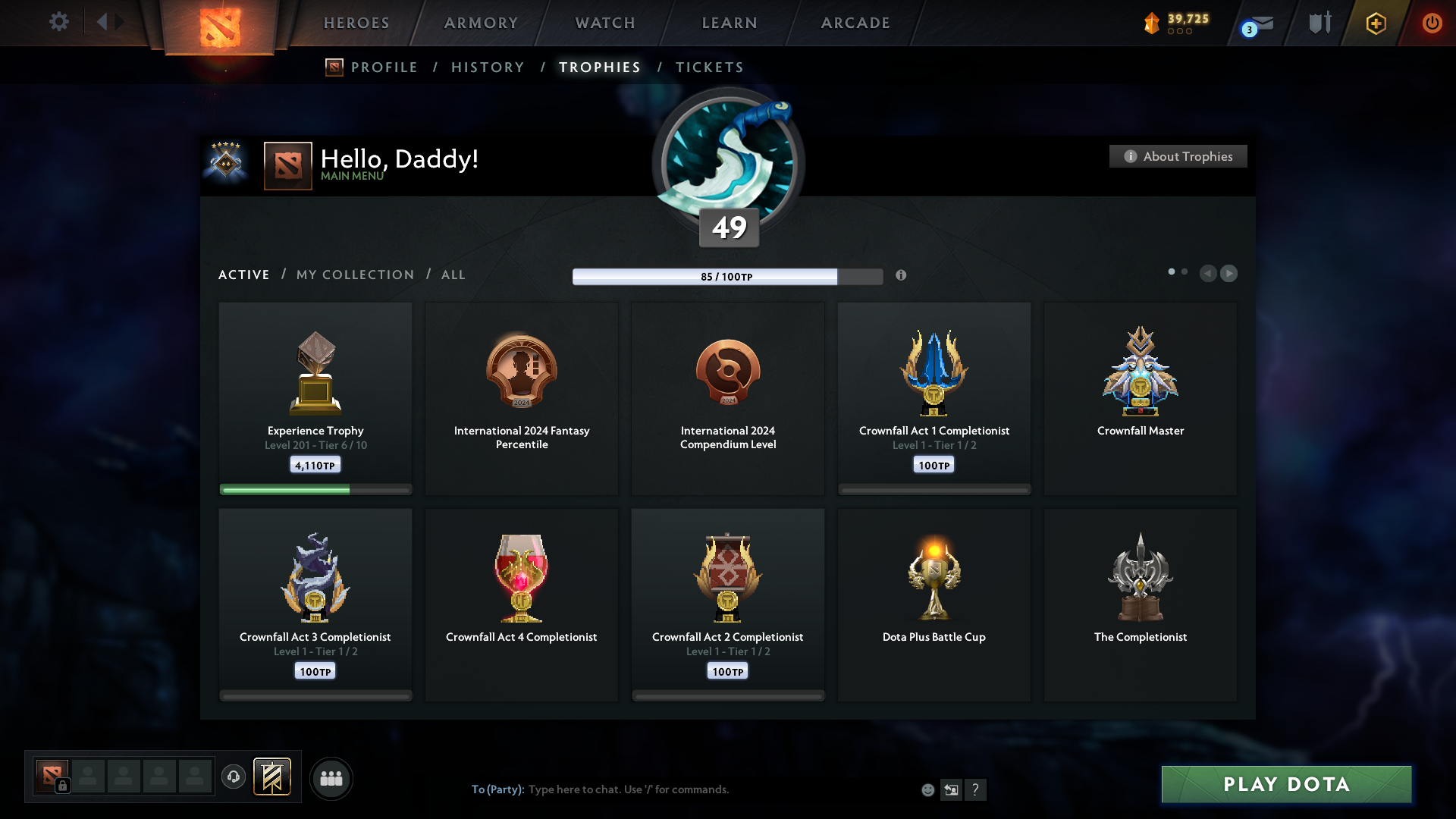Viewport: 1456px width, 819px height.
Task: Open the emoticon picker in chat bar
Action: point(928,790)
